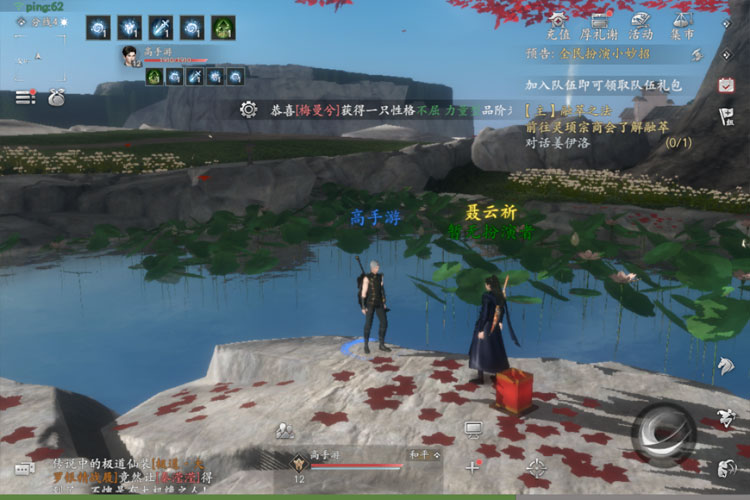Open the pouch bag icon
The width and height of the screenshot is (750, 500).
click(x=55, y=98)
